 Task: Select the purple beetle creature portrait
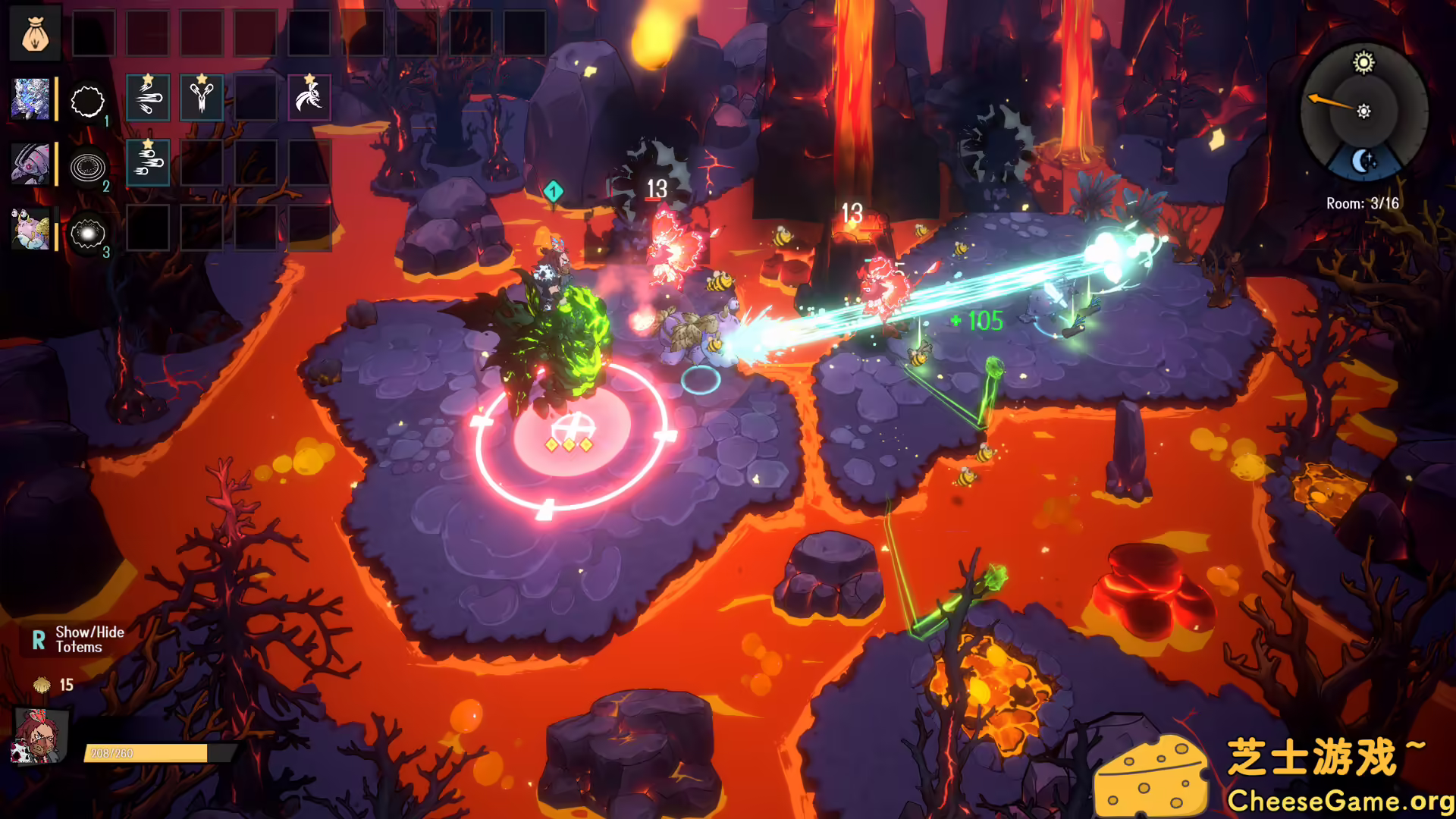31,164
